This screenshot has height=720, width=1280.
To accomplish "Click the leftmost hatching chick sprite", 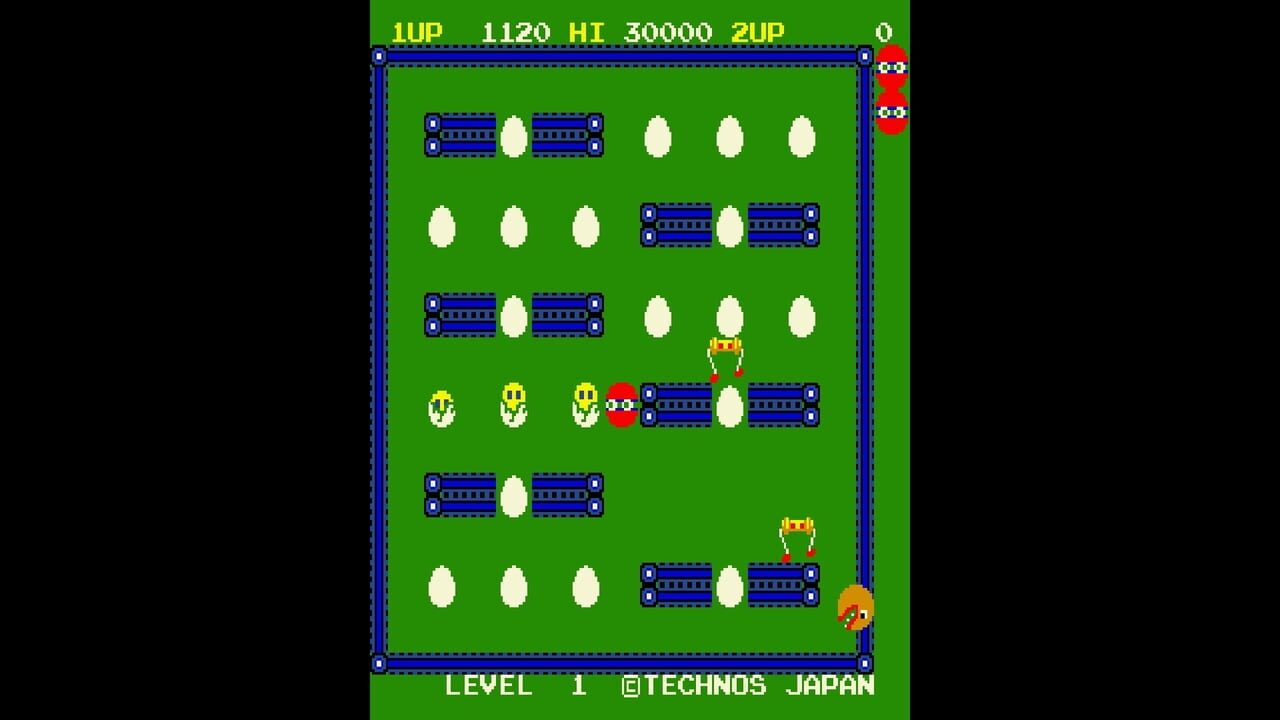I will point(440,407).
